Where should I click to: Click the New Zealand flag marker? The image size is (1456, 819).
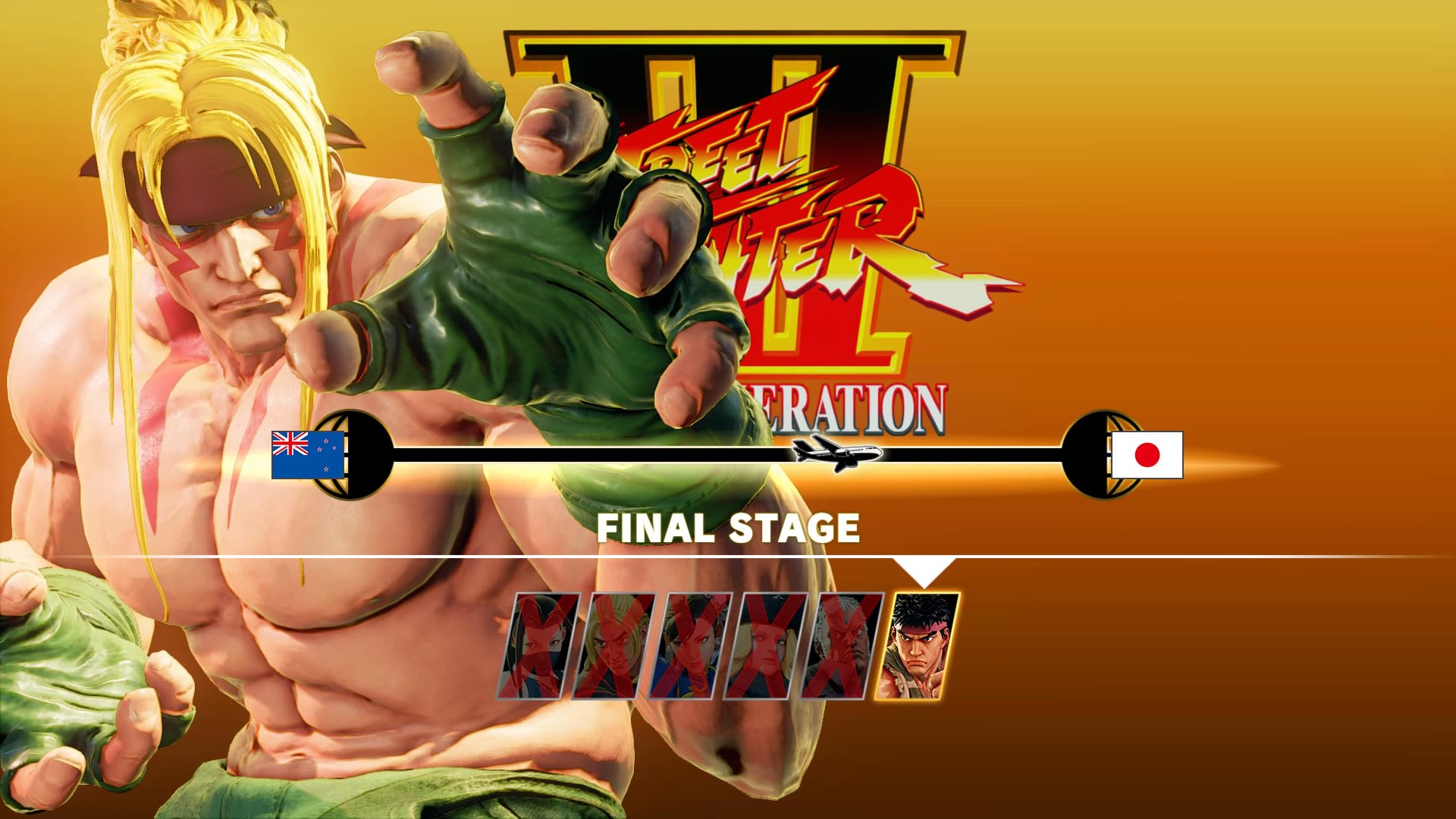point(307,455)
